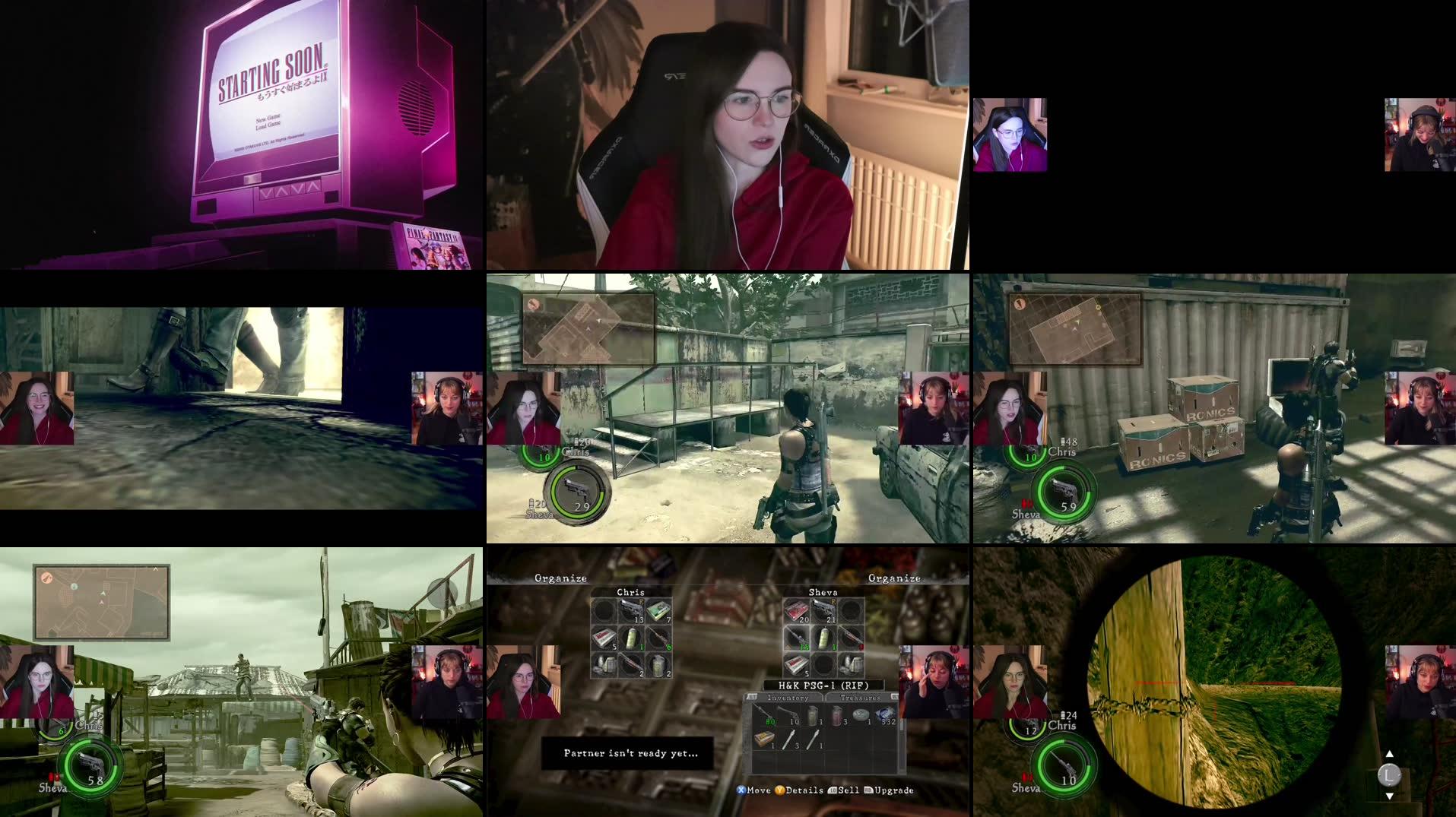
Task: Switch to the Inventory tab
Action: (787, 697)
